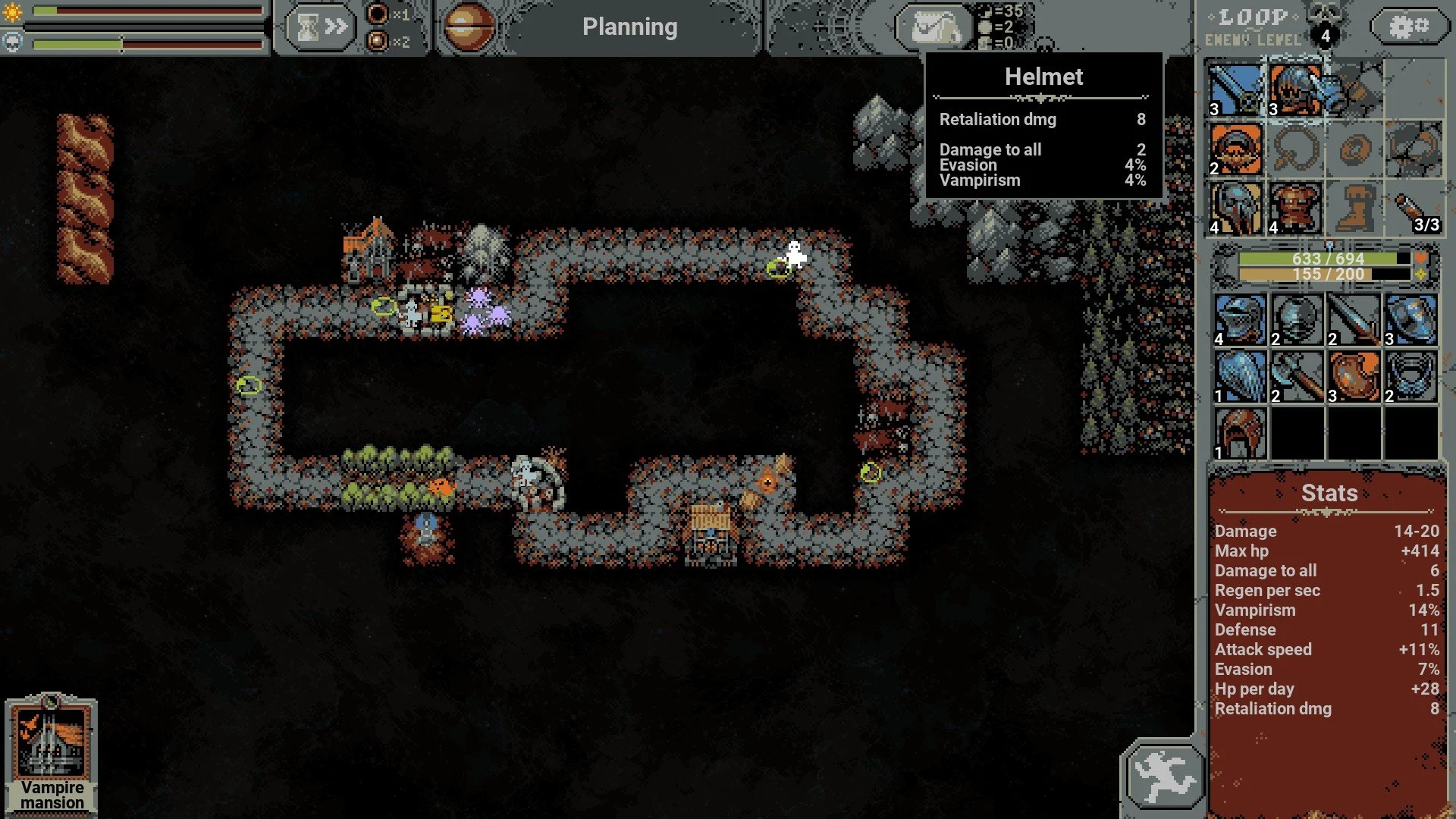The image size is (1456, 819).
Task: Pick the level 2 axe in inventory
Action: coord(1297,376)
